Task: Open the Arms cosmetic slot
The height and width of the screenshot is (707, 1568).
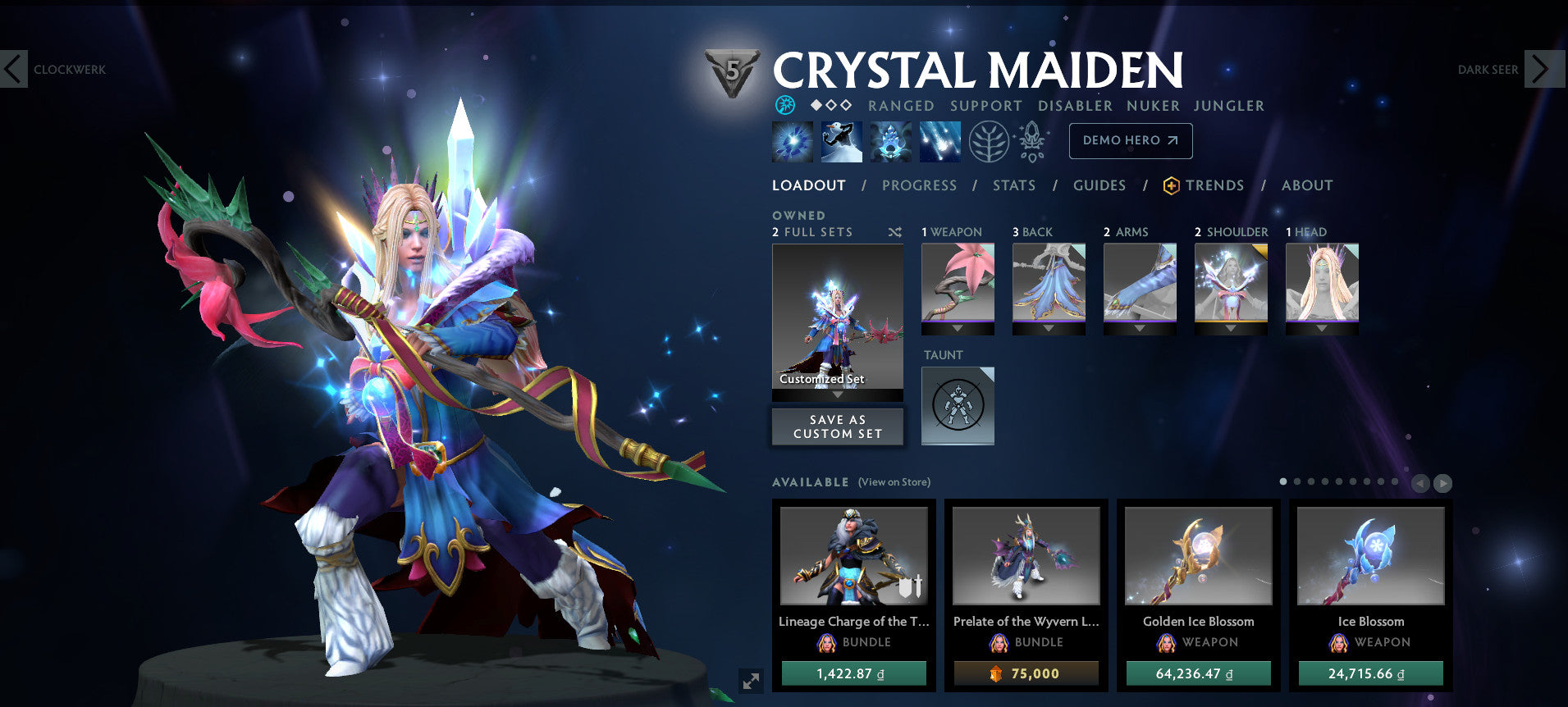Action: tap(1140, 283)
